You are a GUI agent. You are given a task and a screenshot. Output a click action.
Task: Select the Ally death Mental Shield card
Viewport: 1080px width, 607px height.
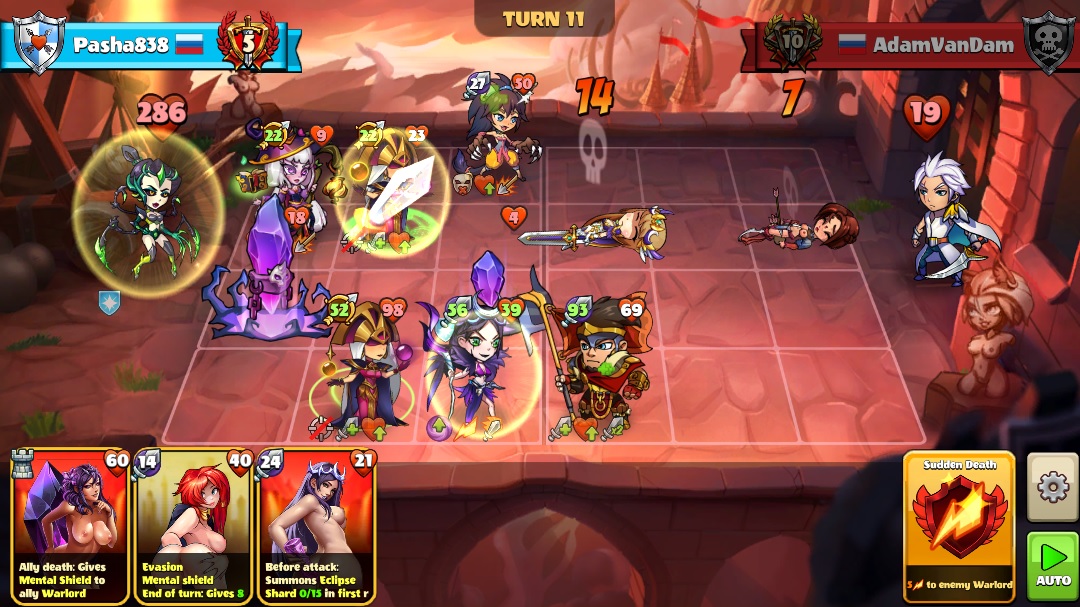[70, 526]
